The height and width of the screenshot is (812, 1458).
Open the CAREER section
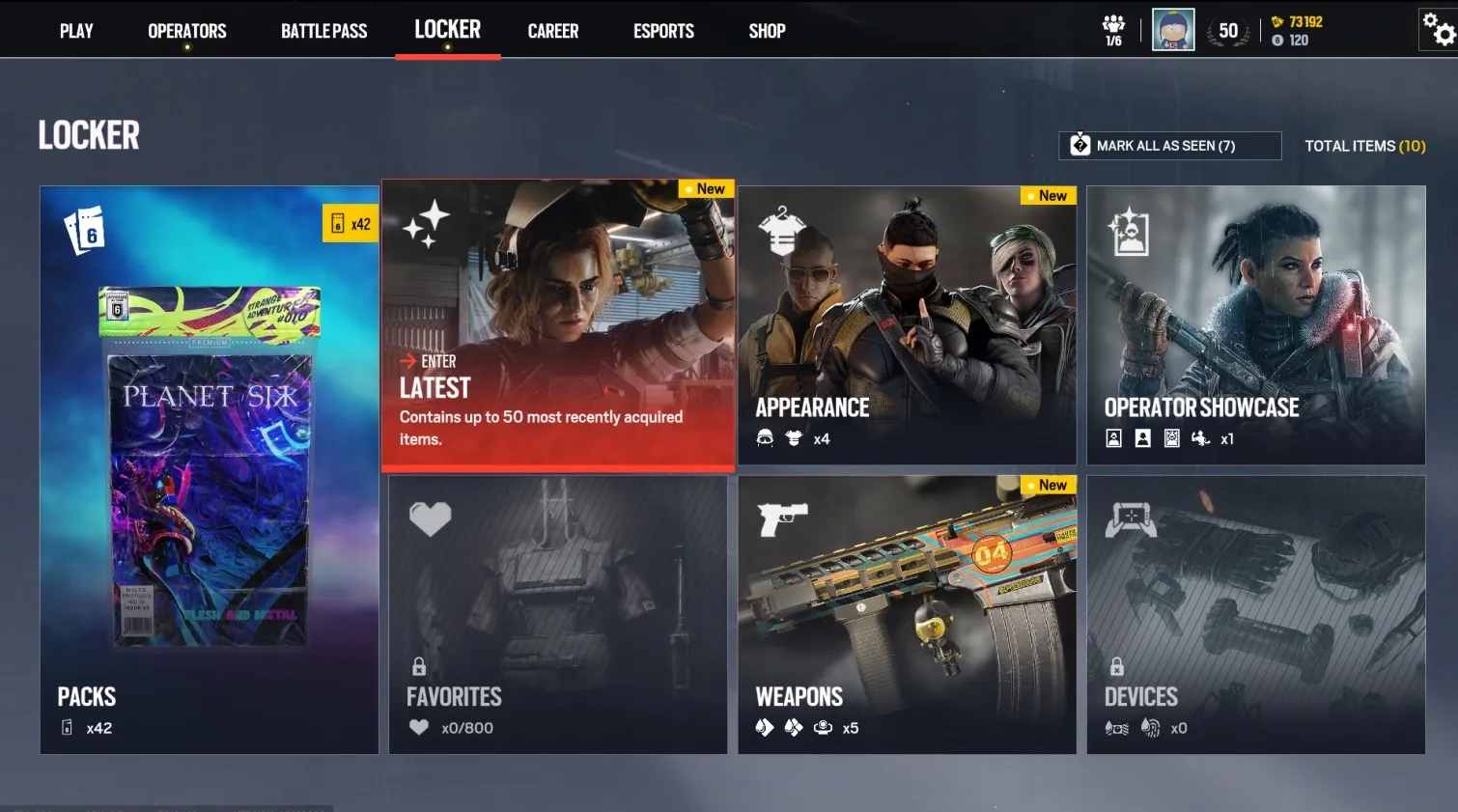pyautogui.click(x=552, y=30)
